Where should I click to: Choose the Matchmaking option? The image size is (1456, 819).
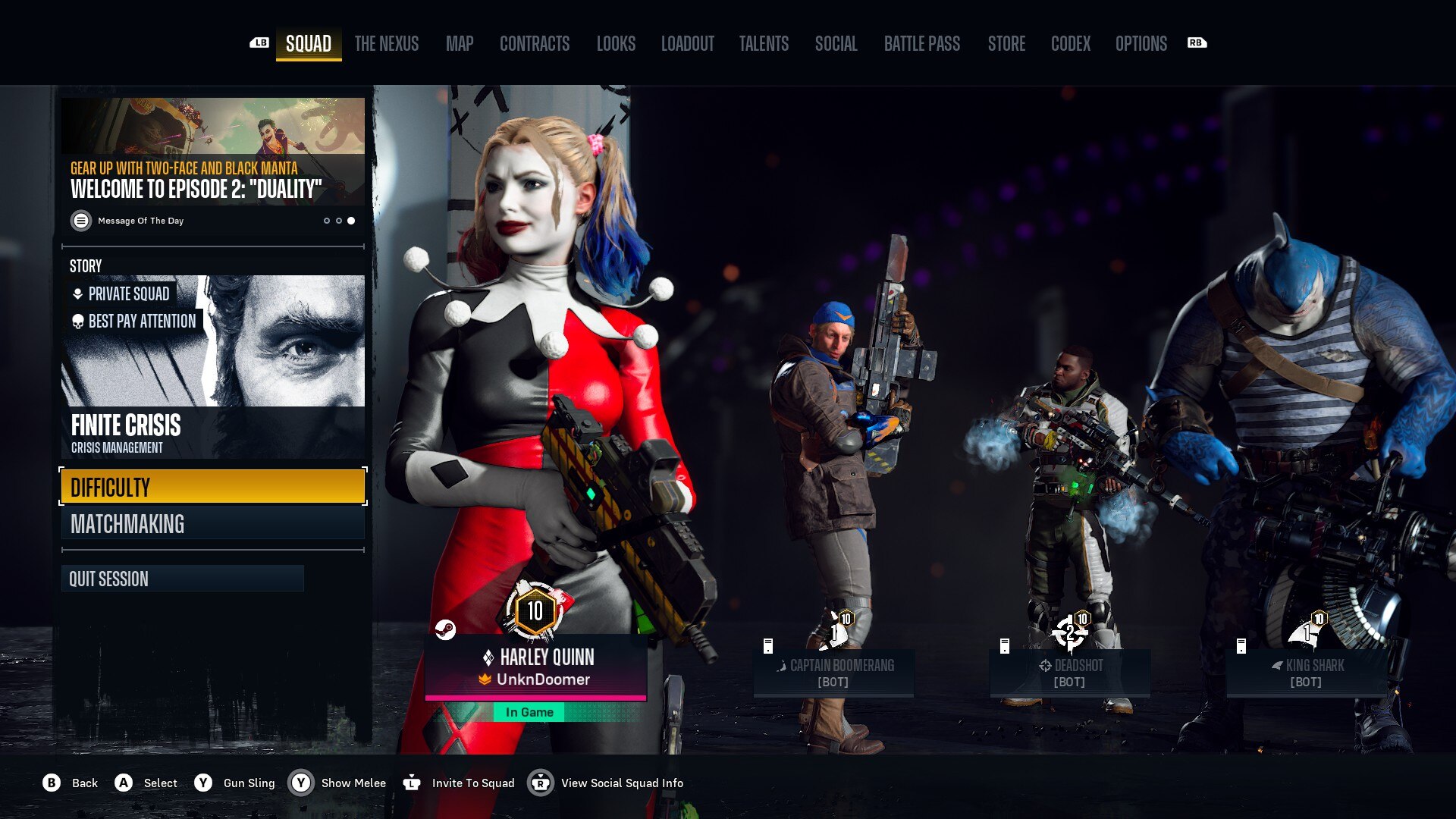click(213, 524)
